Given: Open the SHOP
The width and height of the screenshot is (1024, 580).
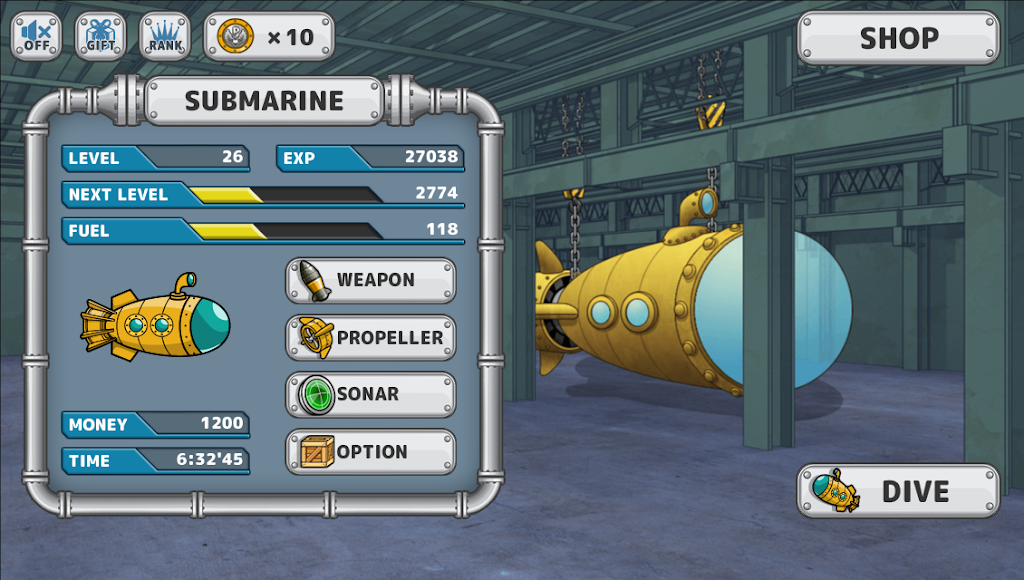Looking at the screenshot, I should click(898, 38).
